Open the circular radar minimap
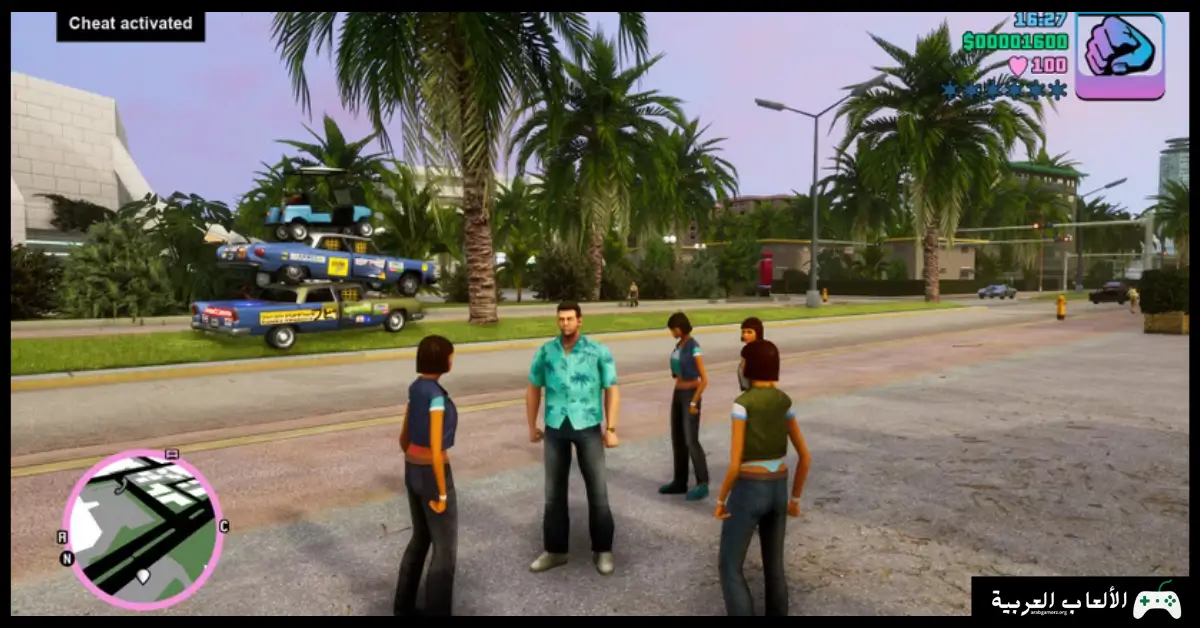Viewport: 1200px width, 628px height. point(142,530)
